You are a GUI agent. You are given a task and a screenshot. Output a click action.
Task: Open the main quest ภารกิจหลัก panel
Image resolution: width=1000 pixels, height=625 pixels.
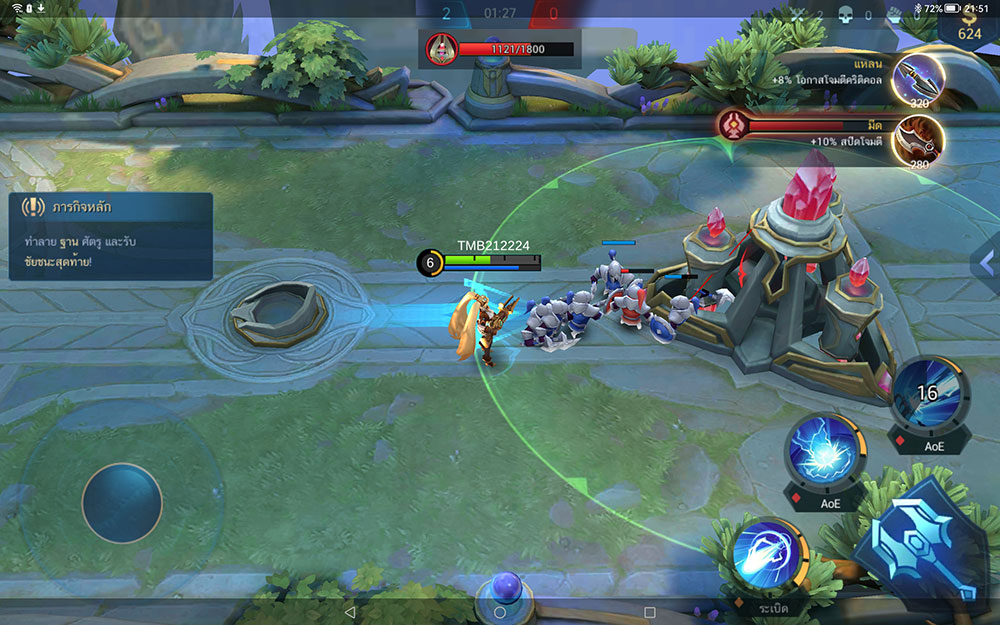click(110, 236)
